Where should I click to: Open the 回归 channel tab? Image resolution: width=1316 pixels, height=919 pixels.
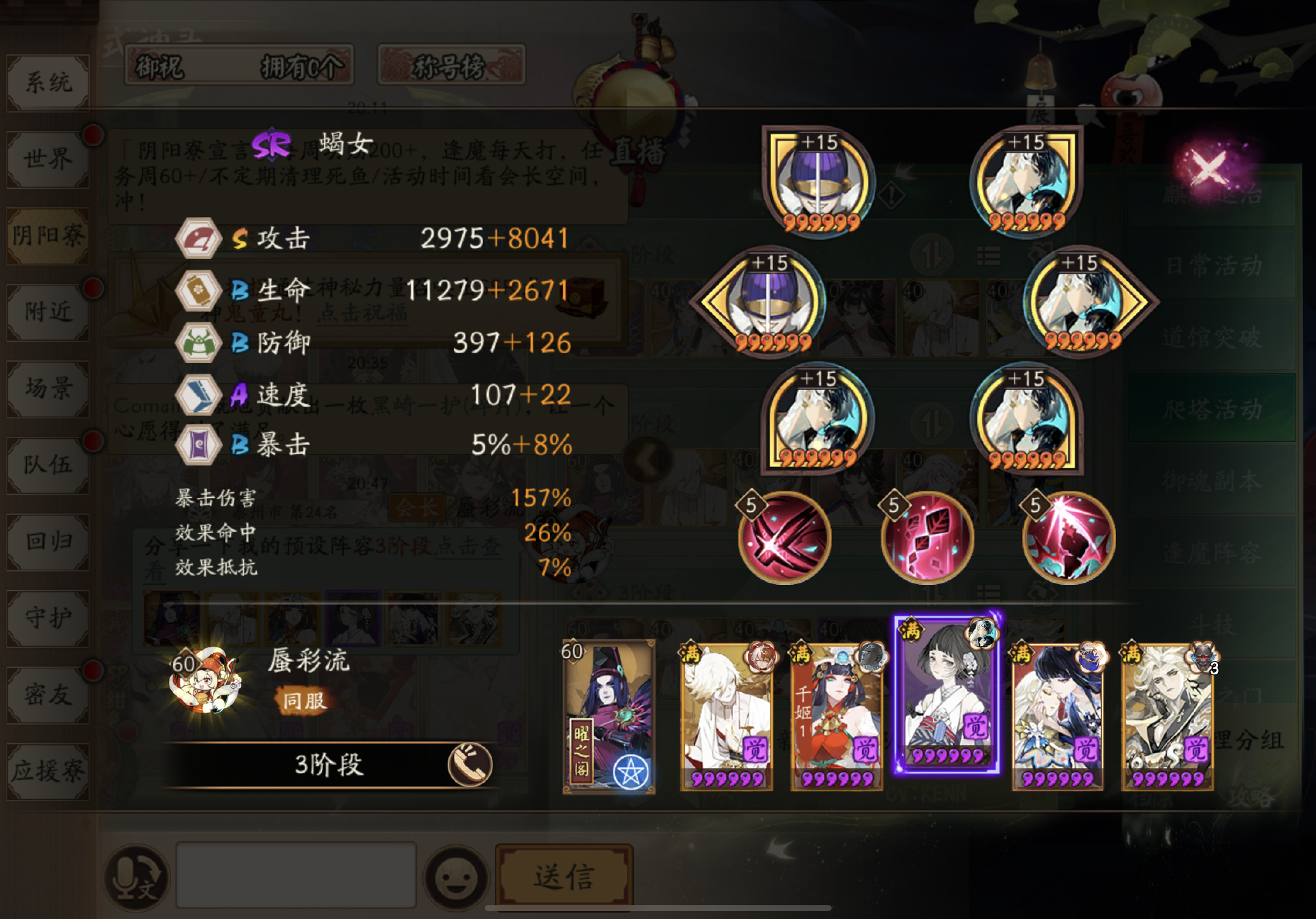[48, 541]
